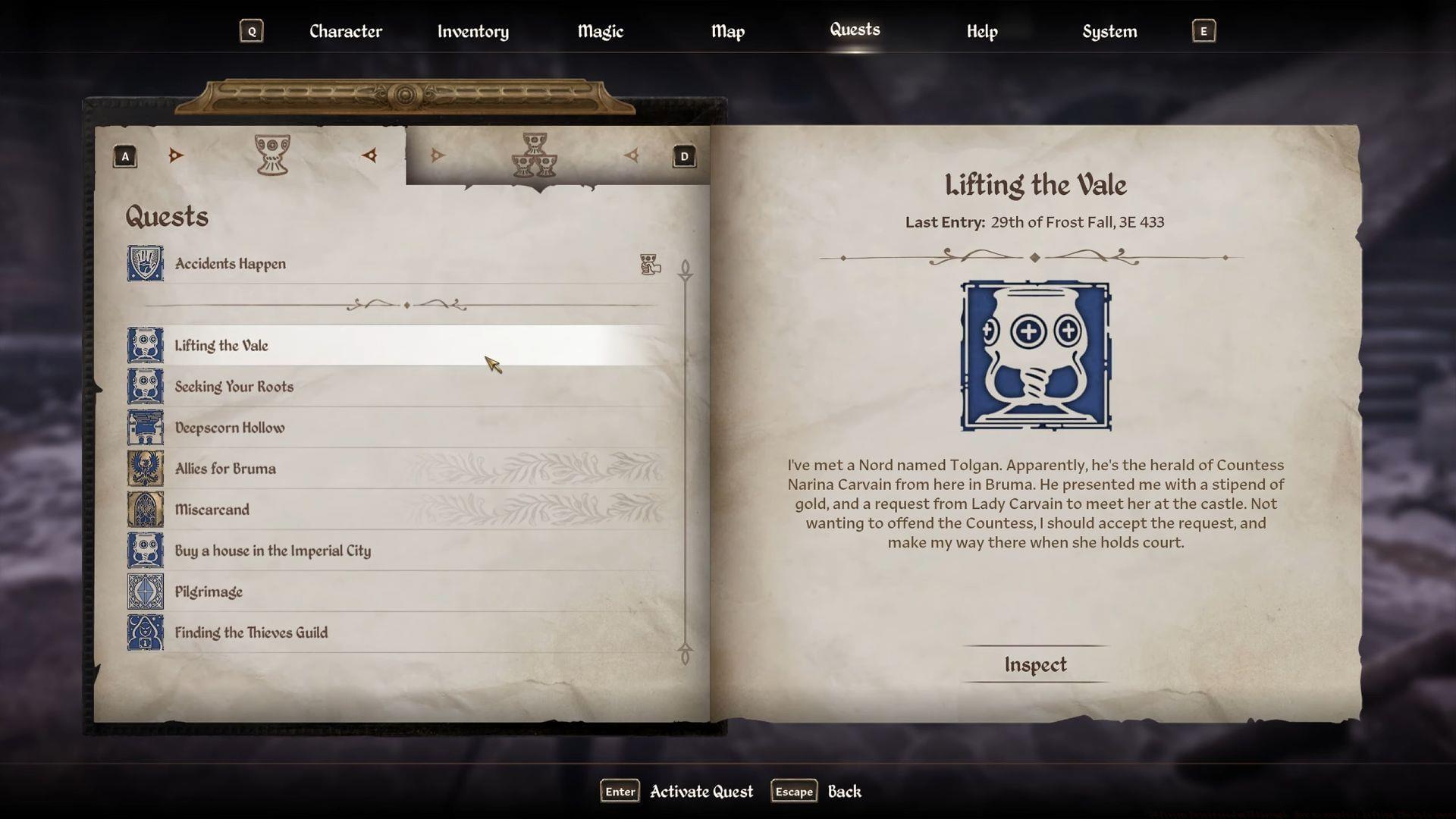Select the Lifting the Vale quest
The image size is (1456, 819).
coord(221,346)
